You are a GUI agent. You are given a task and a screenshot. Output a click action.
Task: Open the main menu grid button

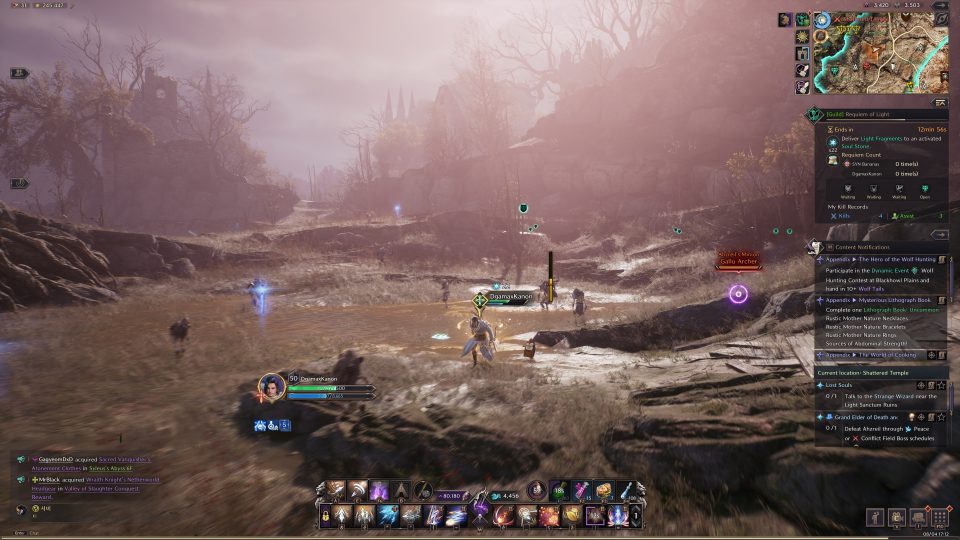[939, 517]
